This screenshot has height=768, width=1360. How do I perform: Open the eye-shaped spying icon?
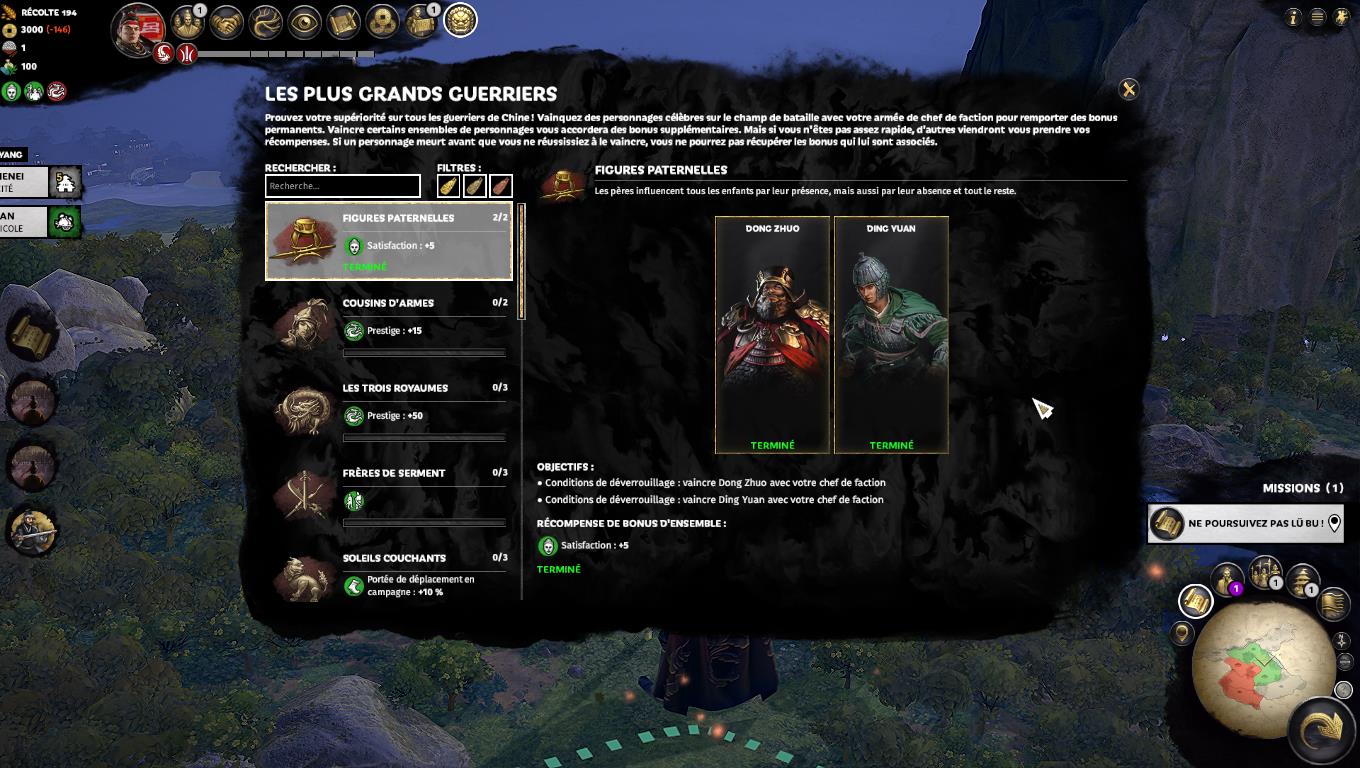[305, 22]
